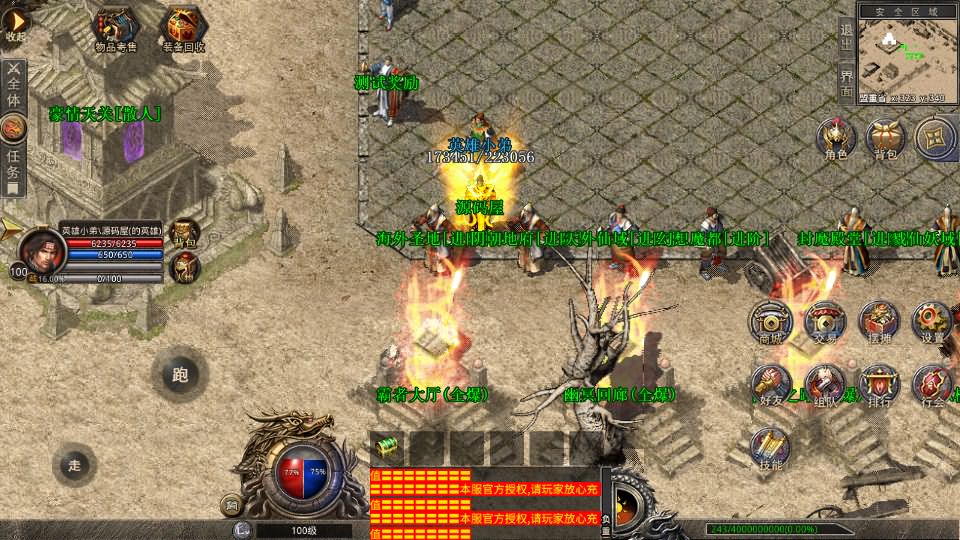Viewport: 960px width, 540px height.
Task: Switch to 跑 run movement mode
Action: pos(179,375)
